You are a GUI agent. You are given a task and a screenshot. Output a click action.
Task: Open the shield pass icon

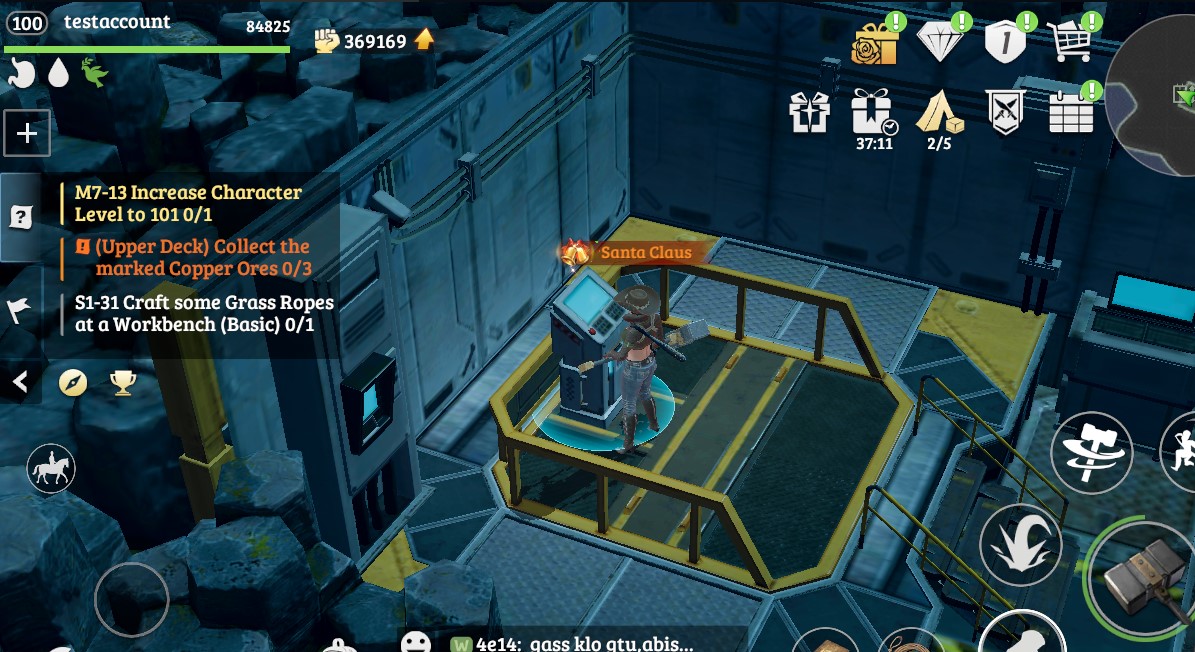point(1004,43)
